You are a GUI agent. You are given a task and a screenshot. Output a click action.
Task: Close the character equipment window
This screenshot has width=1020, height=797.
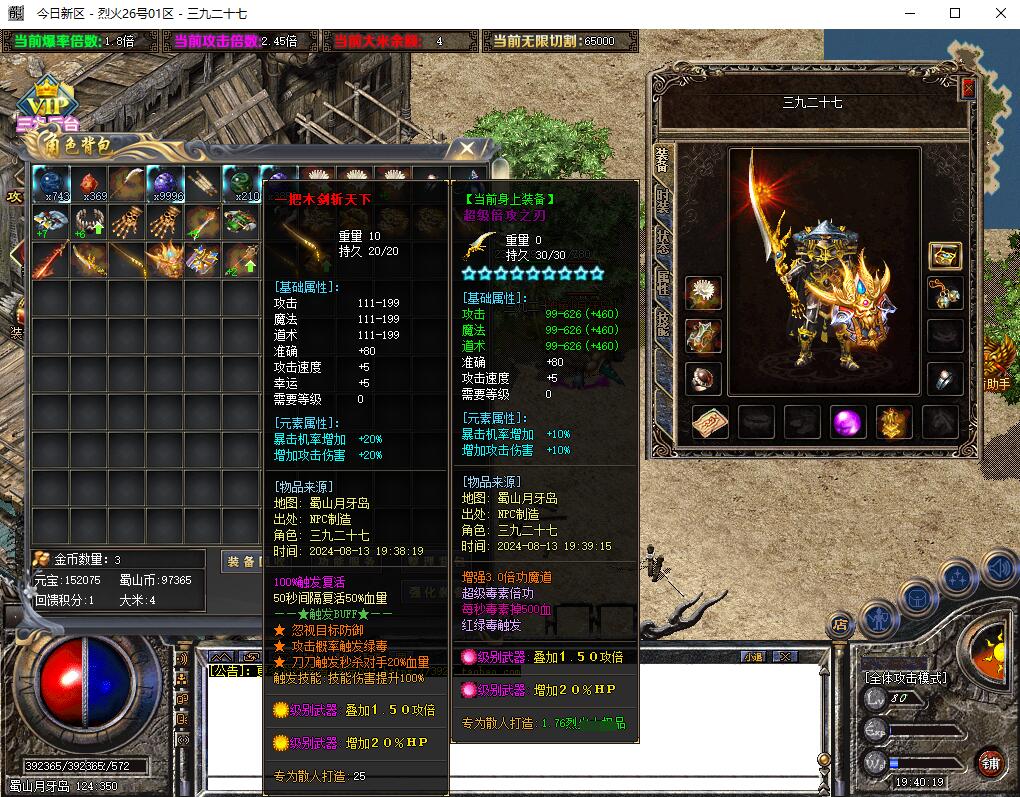pos(967,88)
